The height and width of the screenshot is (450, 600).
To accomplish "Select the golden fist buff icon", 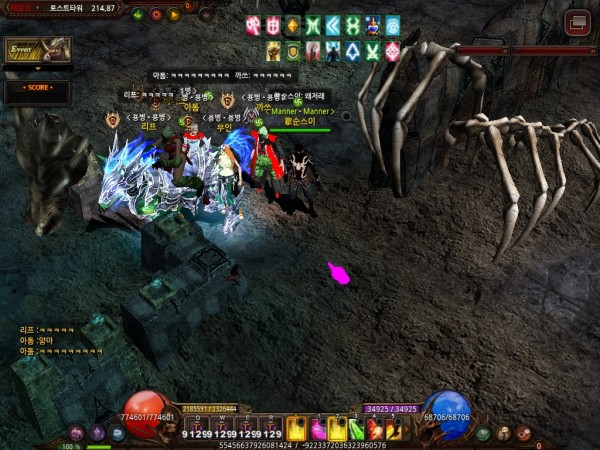I will [273, 50].
